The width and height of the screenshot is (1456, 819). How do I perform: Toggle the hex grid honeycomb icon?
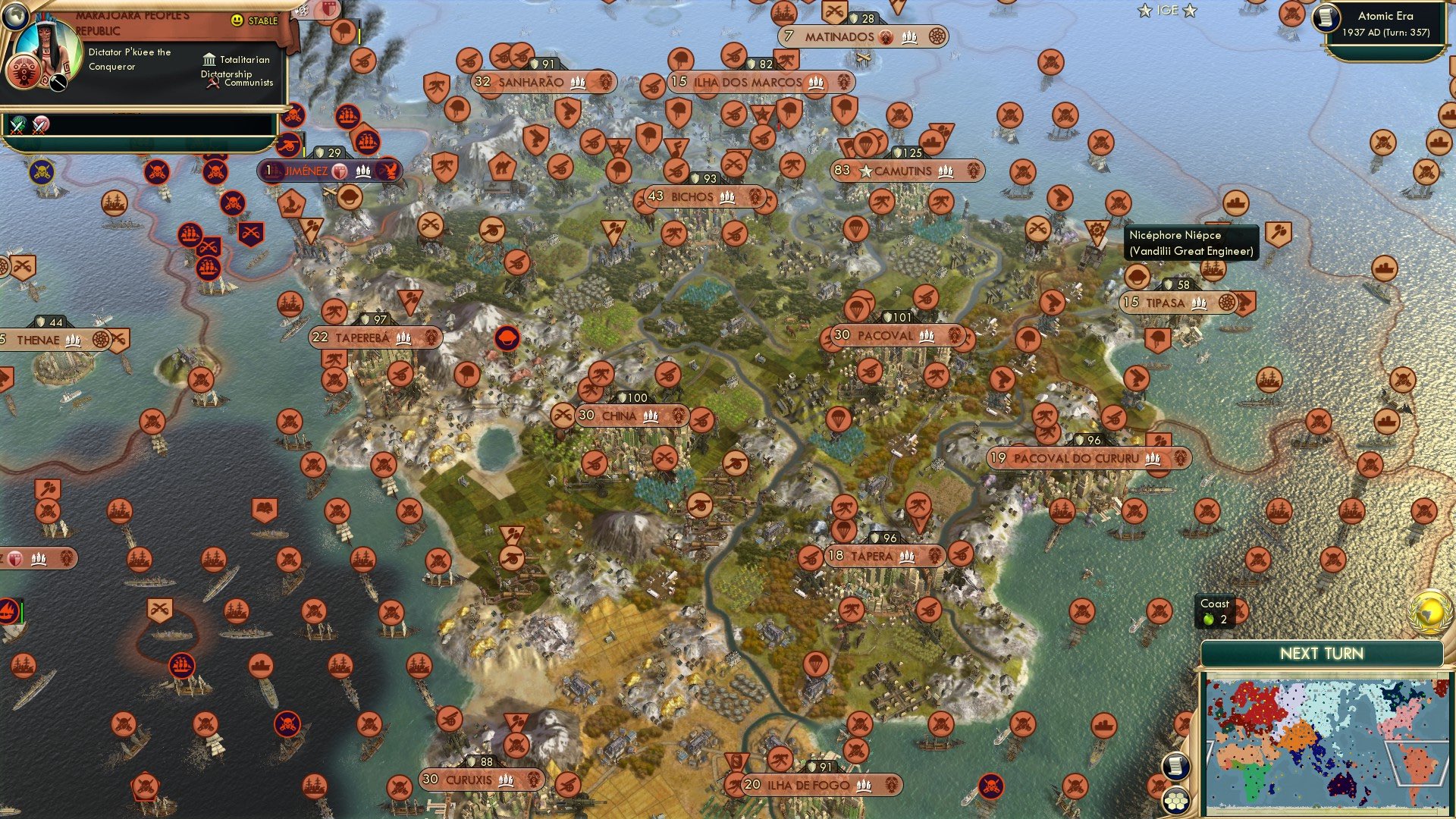(1176, 800)
